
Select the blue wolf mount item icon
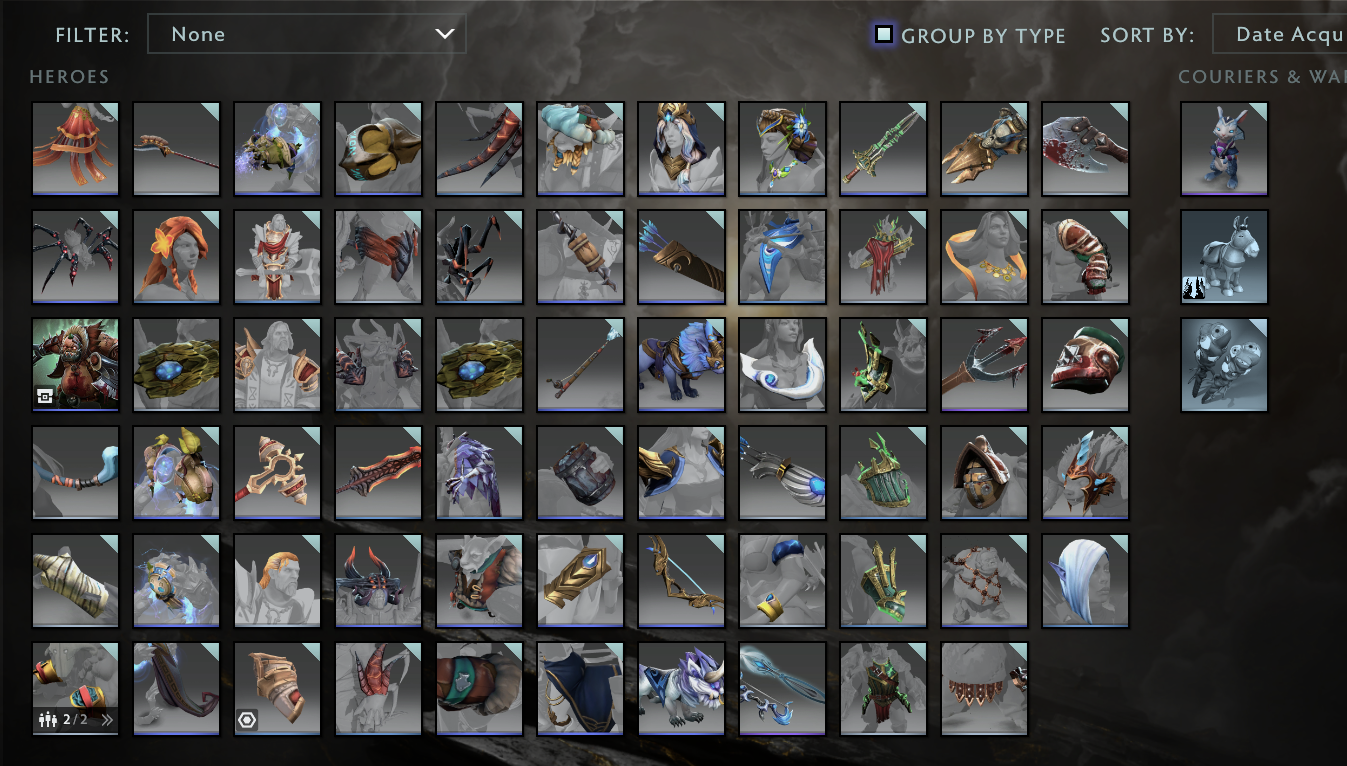pos(681,364)
